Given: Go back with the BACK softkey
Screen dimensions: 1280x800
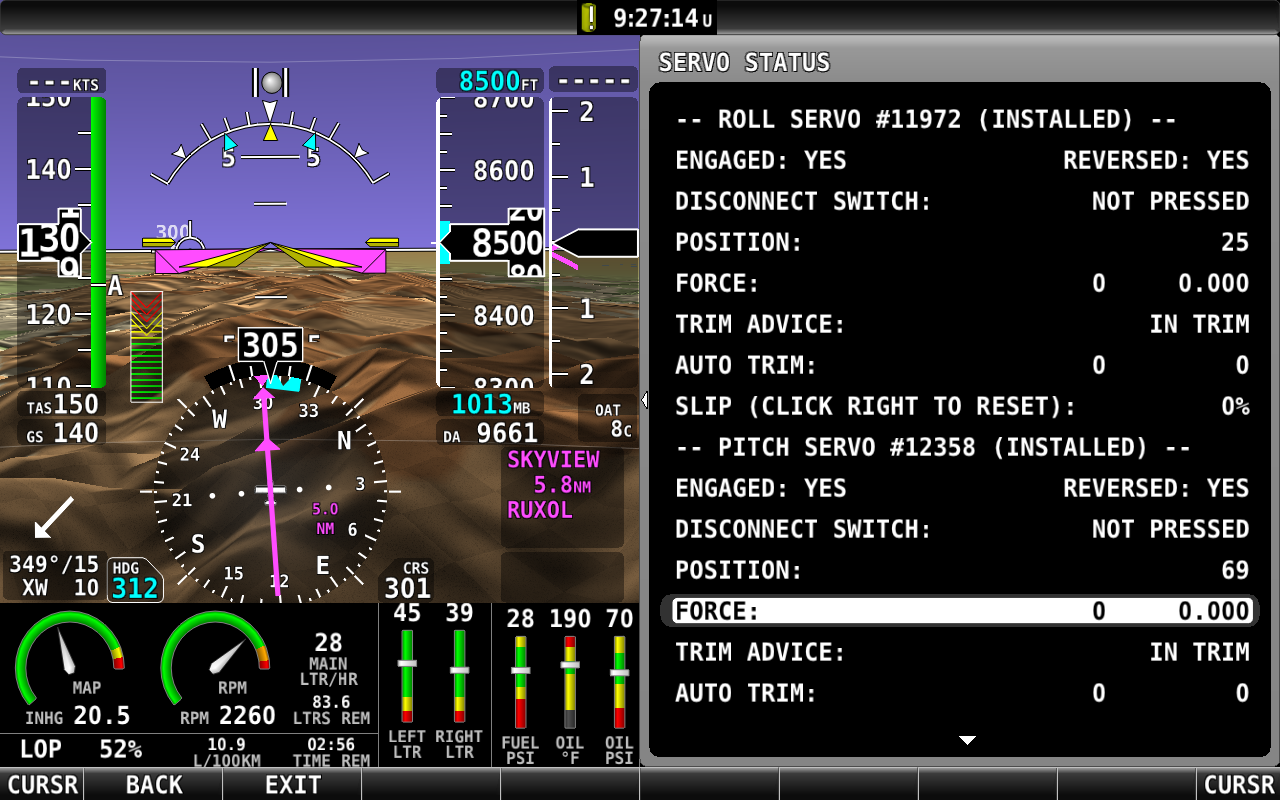Looking at the screenshot, I should tap(153, 785).
